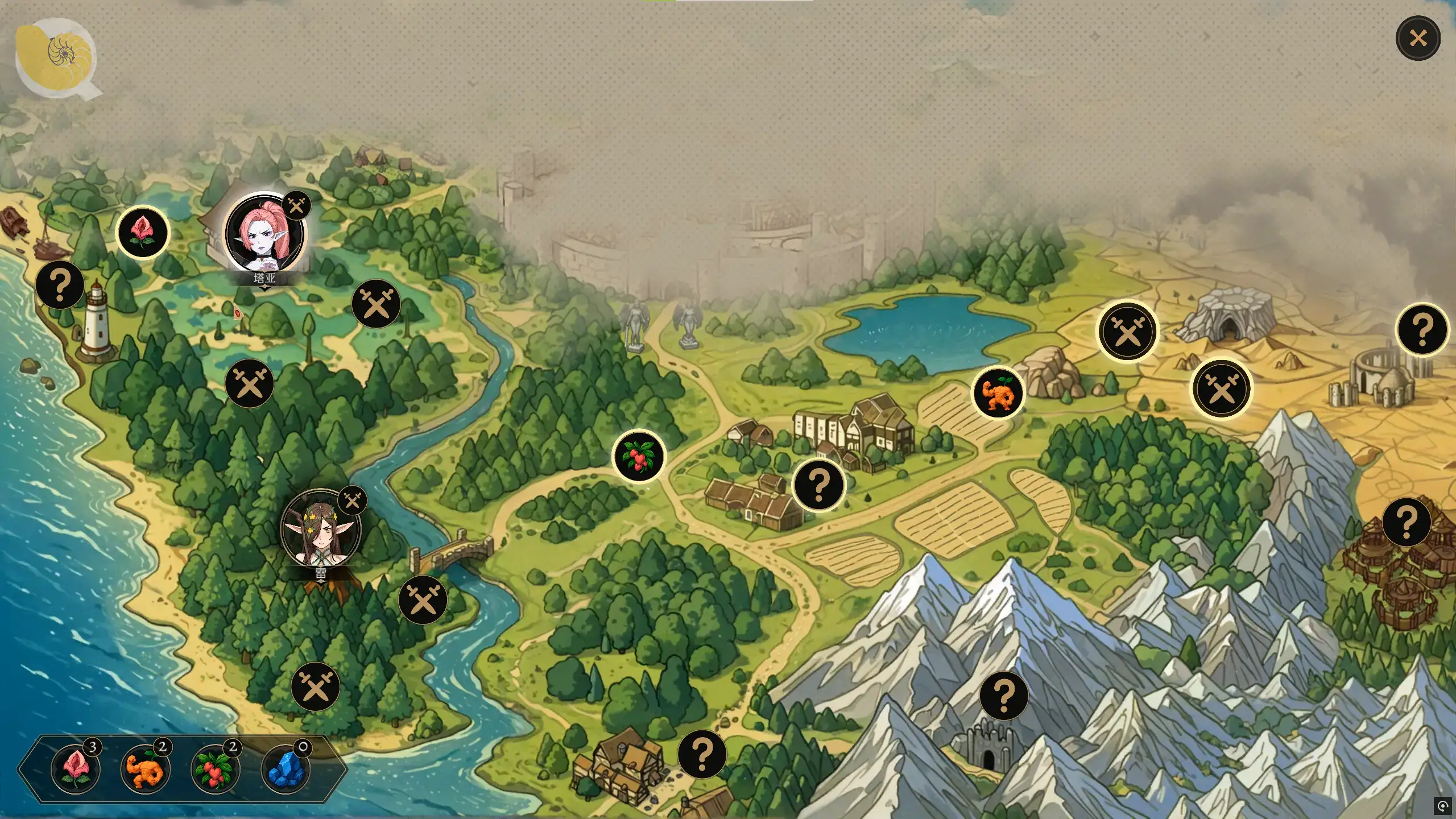This screenshot has width=1456, height=819.
Task: Choose the red berry resource in the tray
Action: click(x=215, y=769)
